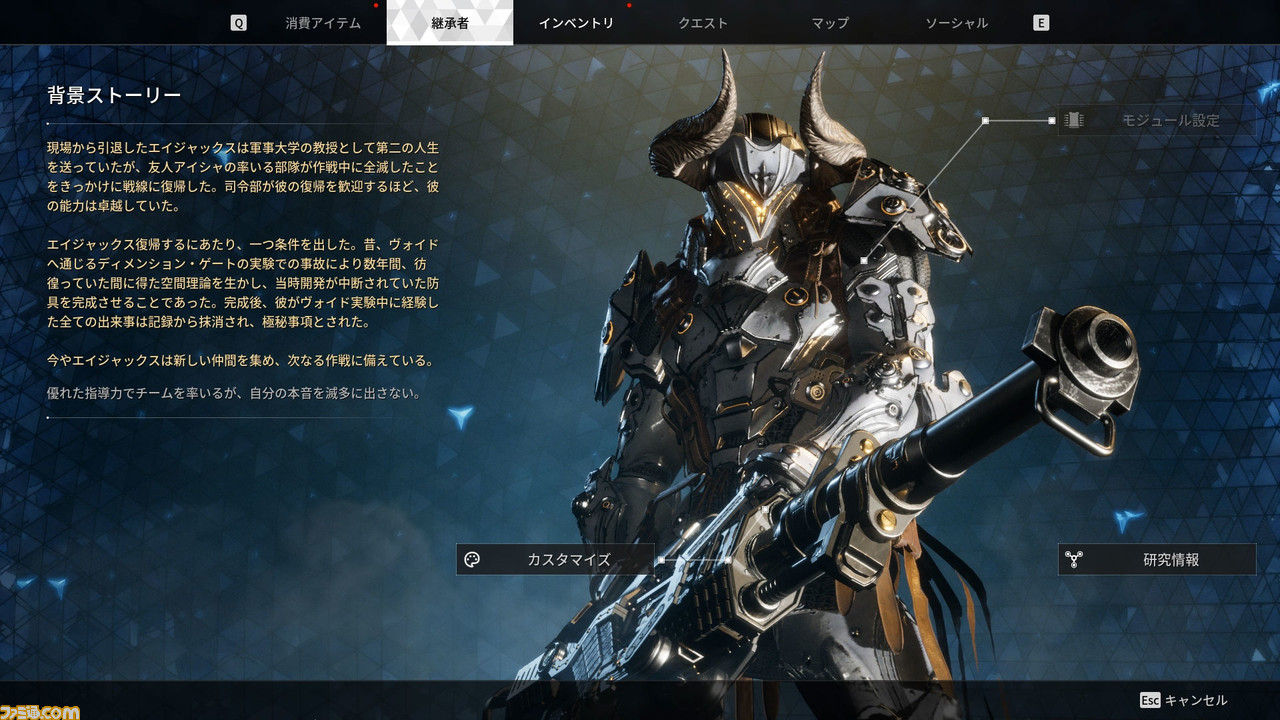The width and height of the screenshot is (1280, 720).
Task: Switch to the 消費アイテム tab
Action: (323, 23)
